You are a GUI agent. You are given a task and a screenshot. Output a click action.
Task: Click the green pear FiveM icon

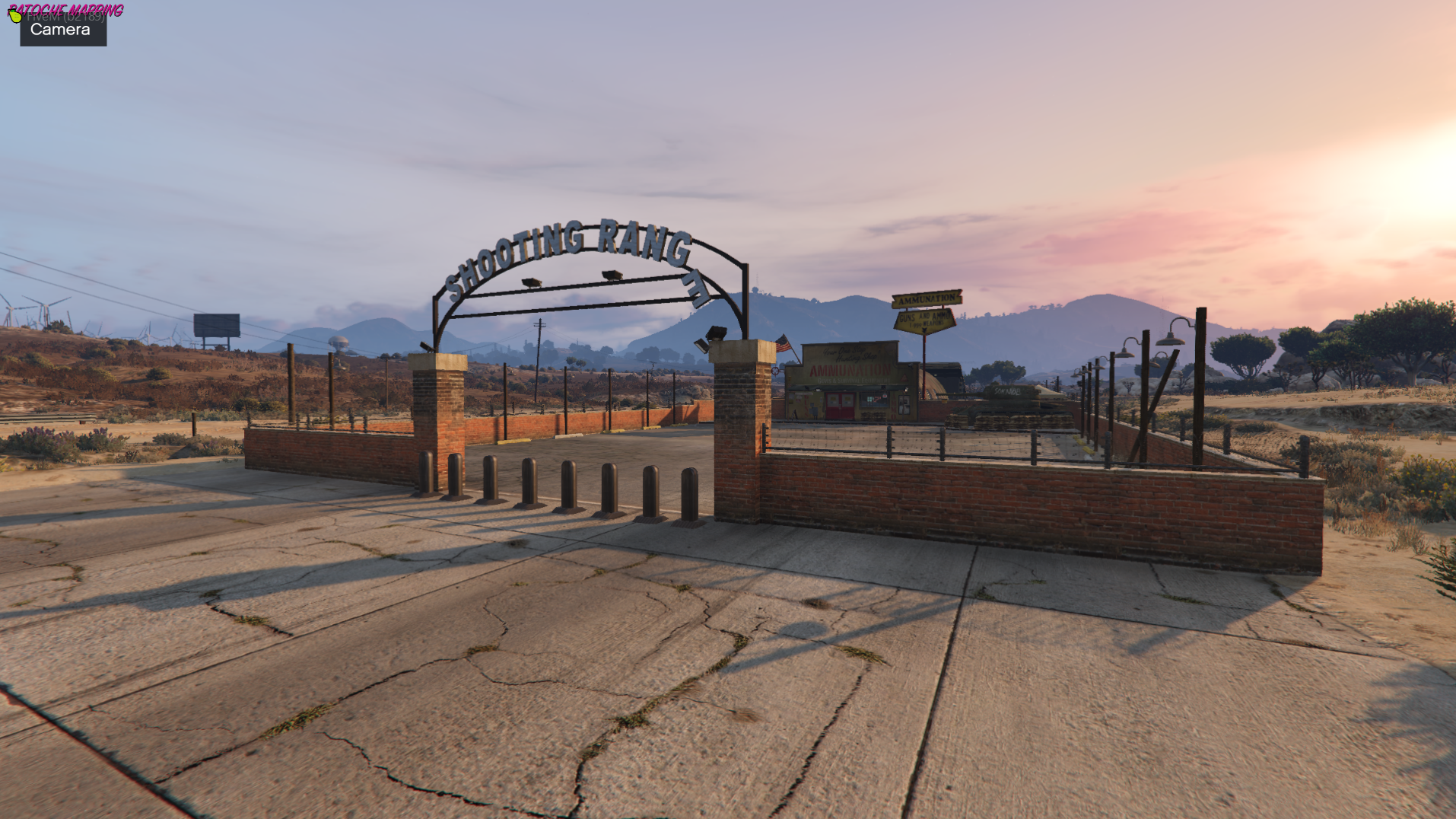[15, 16]
